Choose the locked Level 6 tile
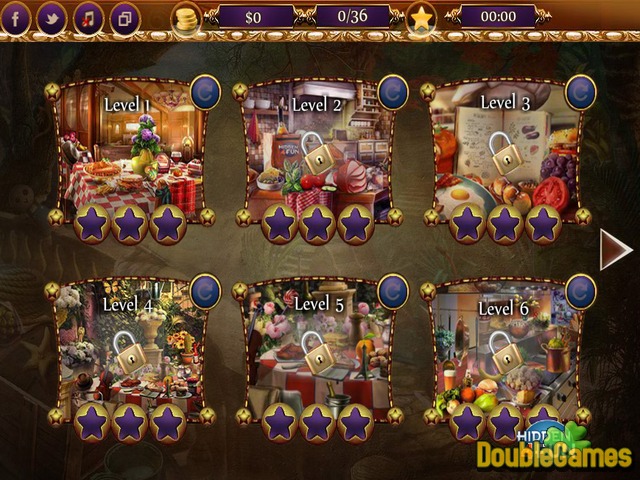This screenshot has width=640, height=480. tap(504, 350)
